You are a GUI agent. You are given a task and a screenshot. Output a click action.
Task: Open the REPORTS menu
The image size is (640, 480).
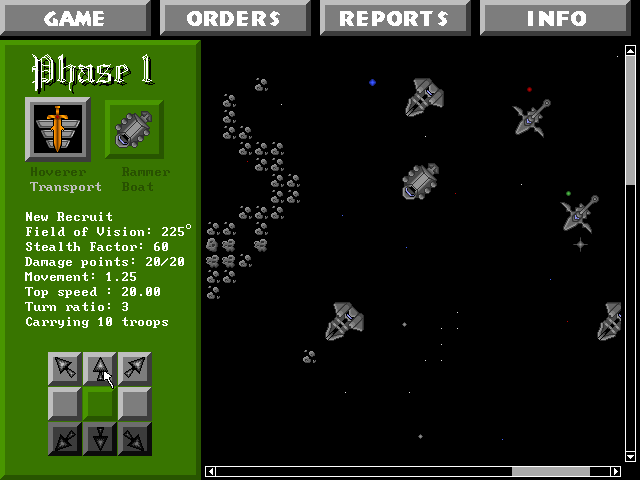coord(394,18)
